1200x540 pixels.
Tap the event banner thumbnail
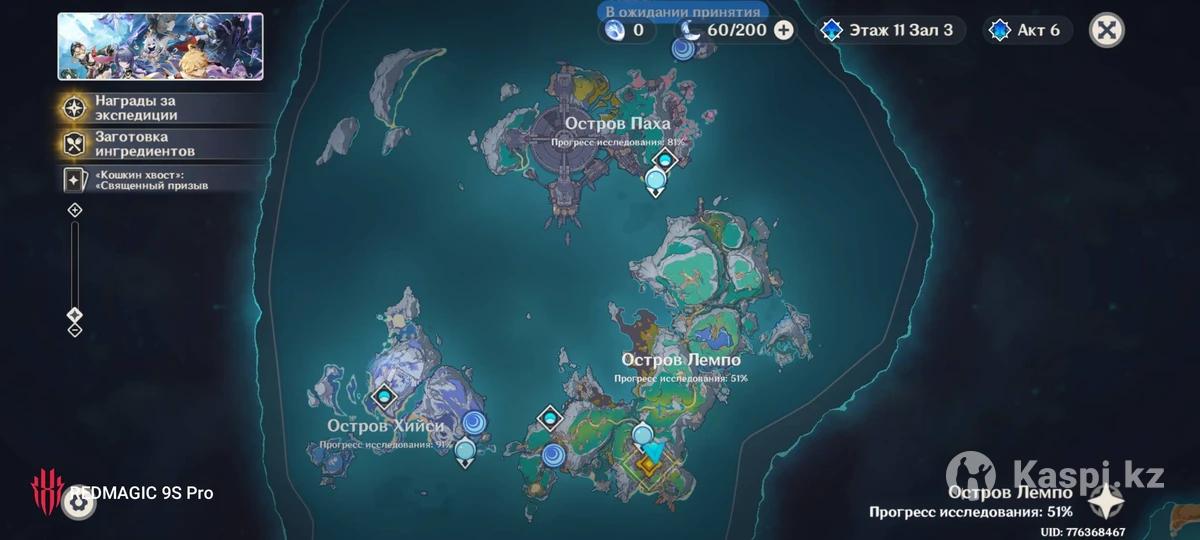tap(160, 46)
